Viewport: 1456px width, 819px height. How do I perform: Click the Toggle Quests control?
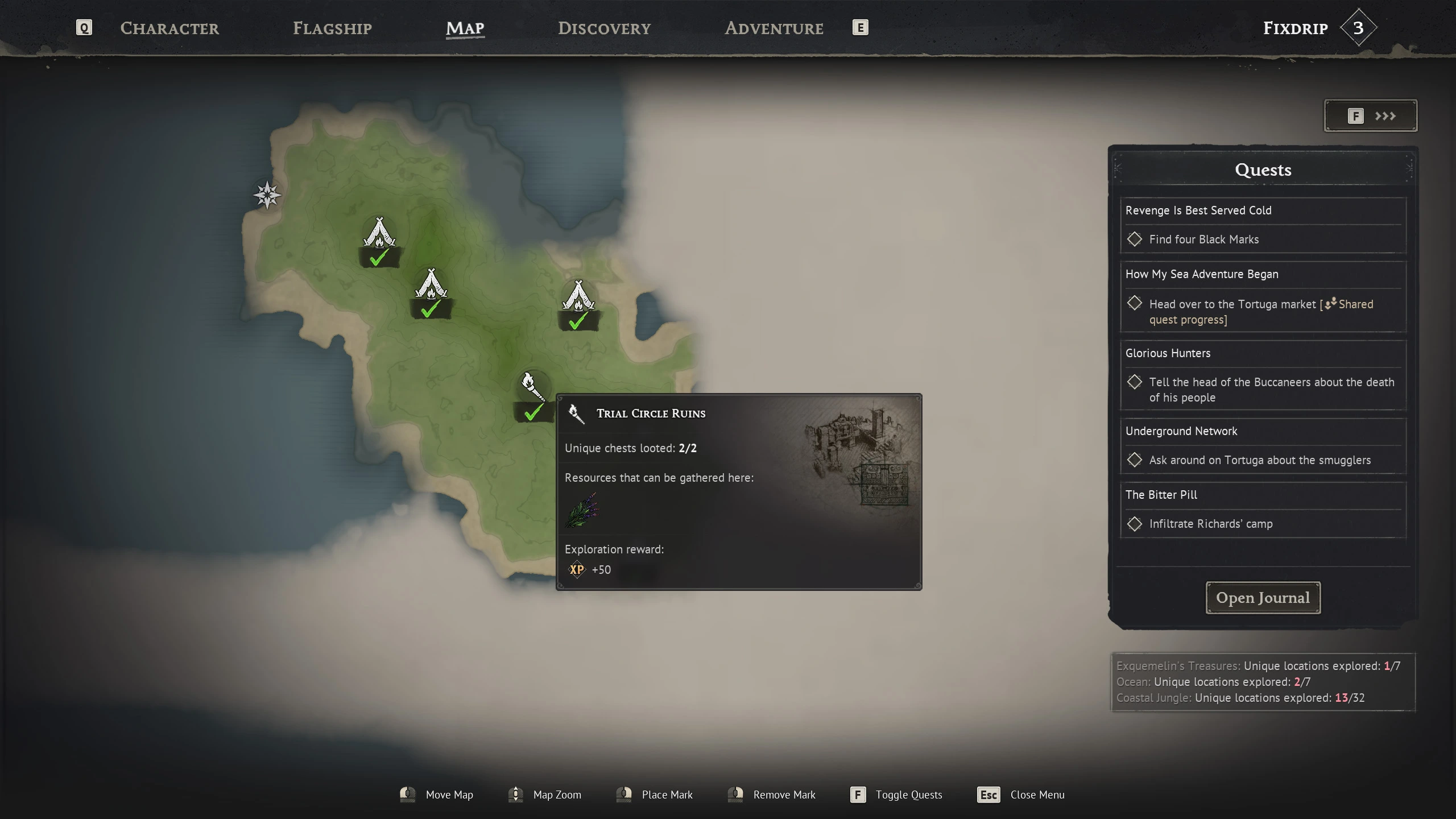tap(896, 795)
